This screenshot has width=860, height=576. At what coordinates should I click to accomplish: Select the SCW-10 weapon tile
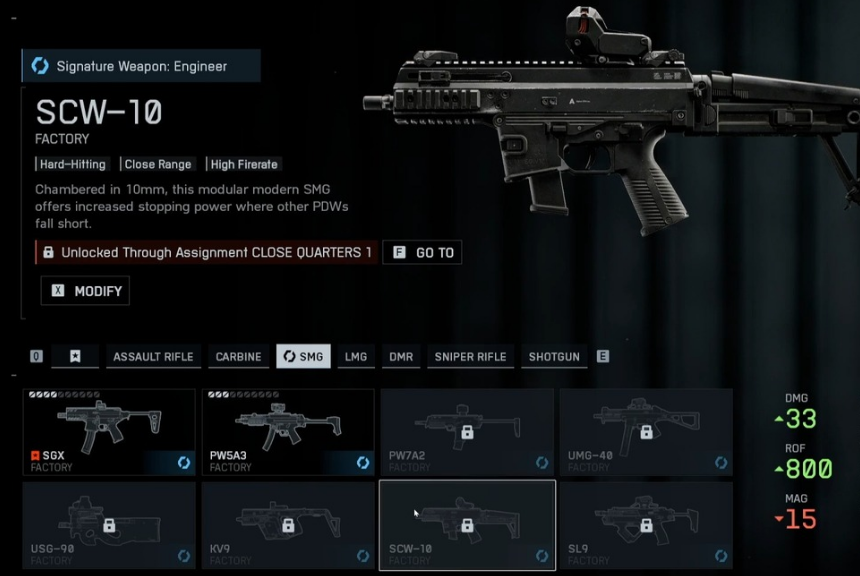tap(466, 525)
